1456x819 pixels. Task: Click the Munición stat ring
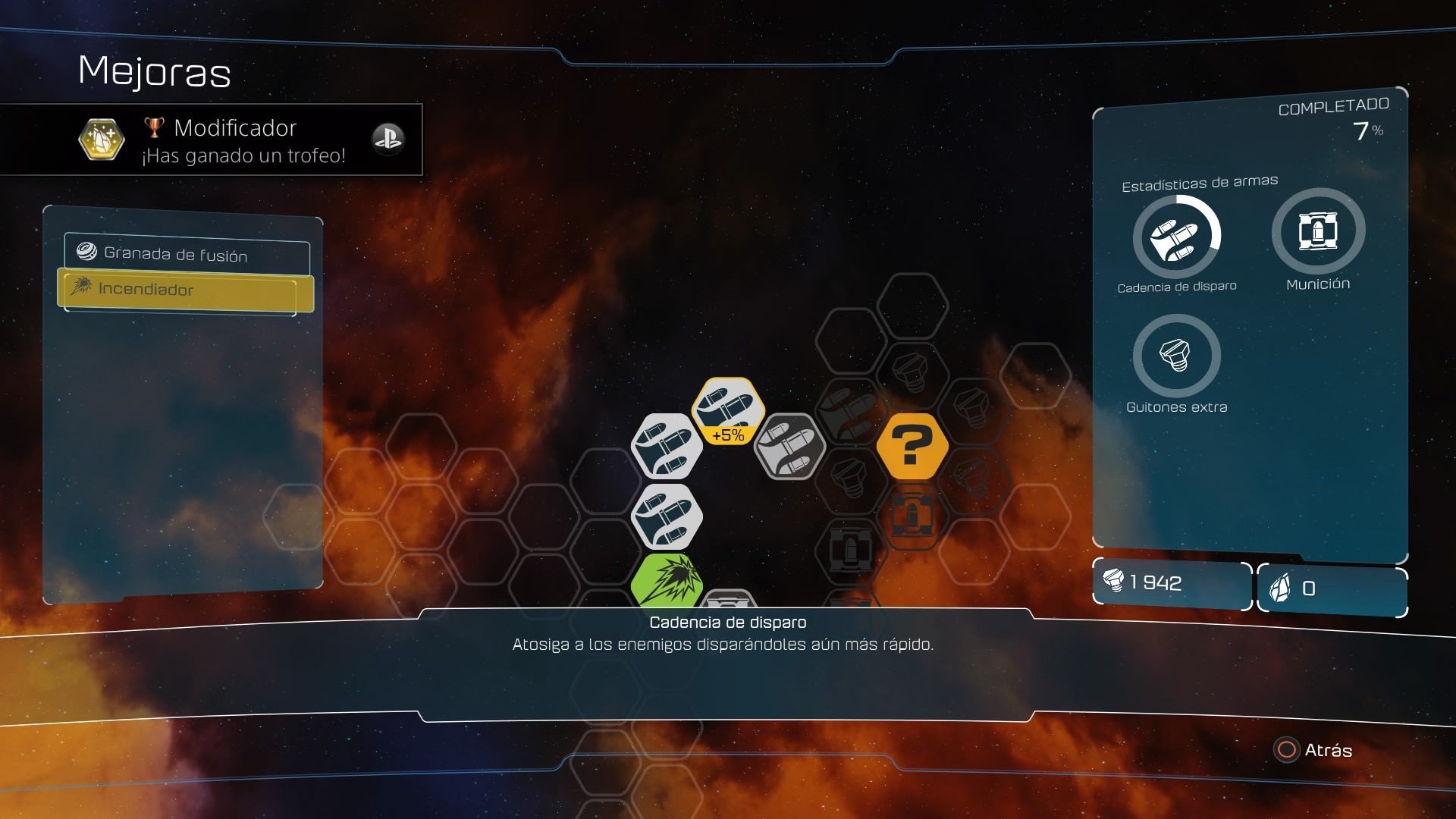[x=1318, y=231]
